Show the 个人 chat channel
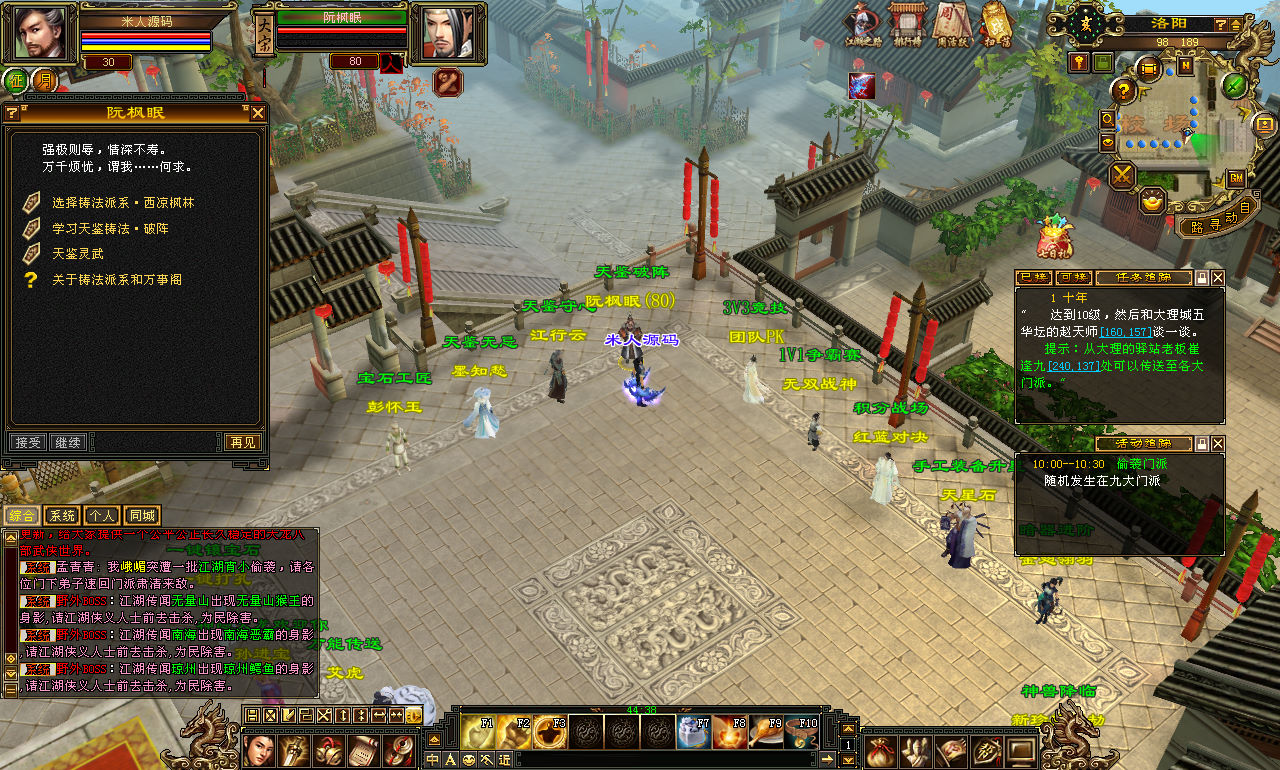 click(101, 516)
